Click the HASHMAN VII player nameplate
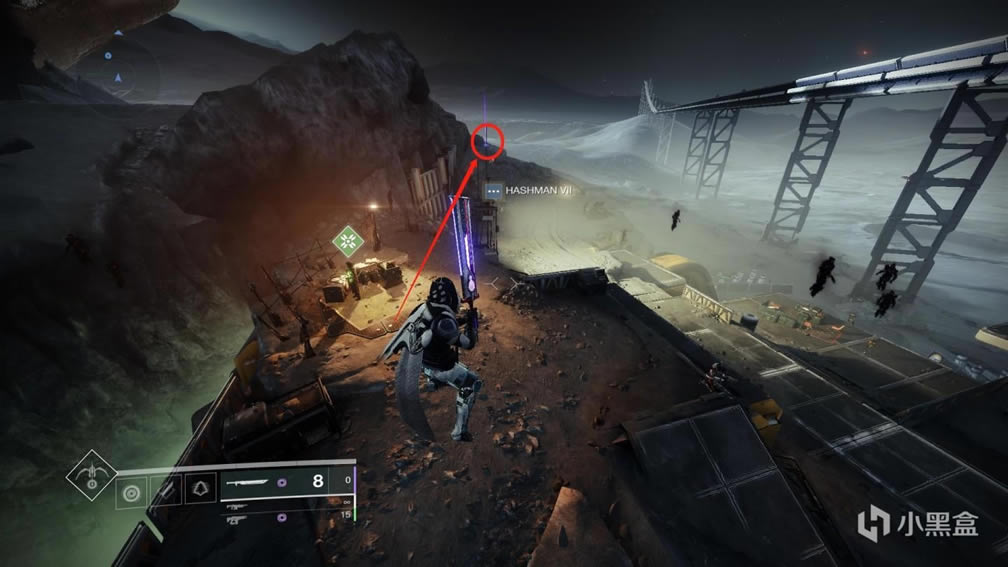This screenshot has height=567, width=1008. pos(526,190)
